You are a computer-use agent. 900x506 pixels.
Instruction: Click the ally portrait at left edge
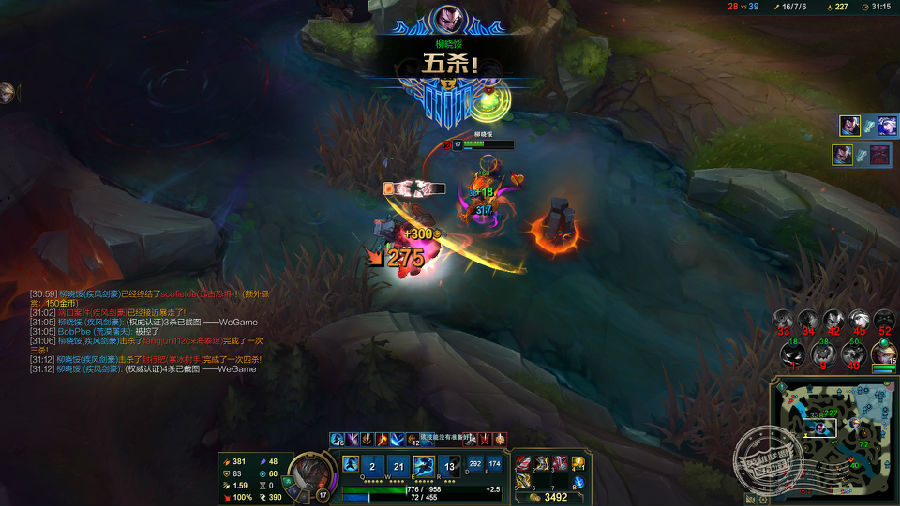tap(8, 92)
